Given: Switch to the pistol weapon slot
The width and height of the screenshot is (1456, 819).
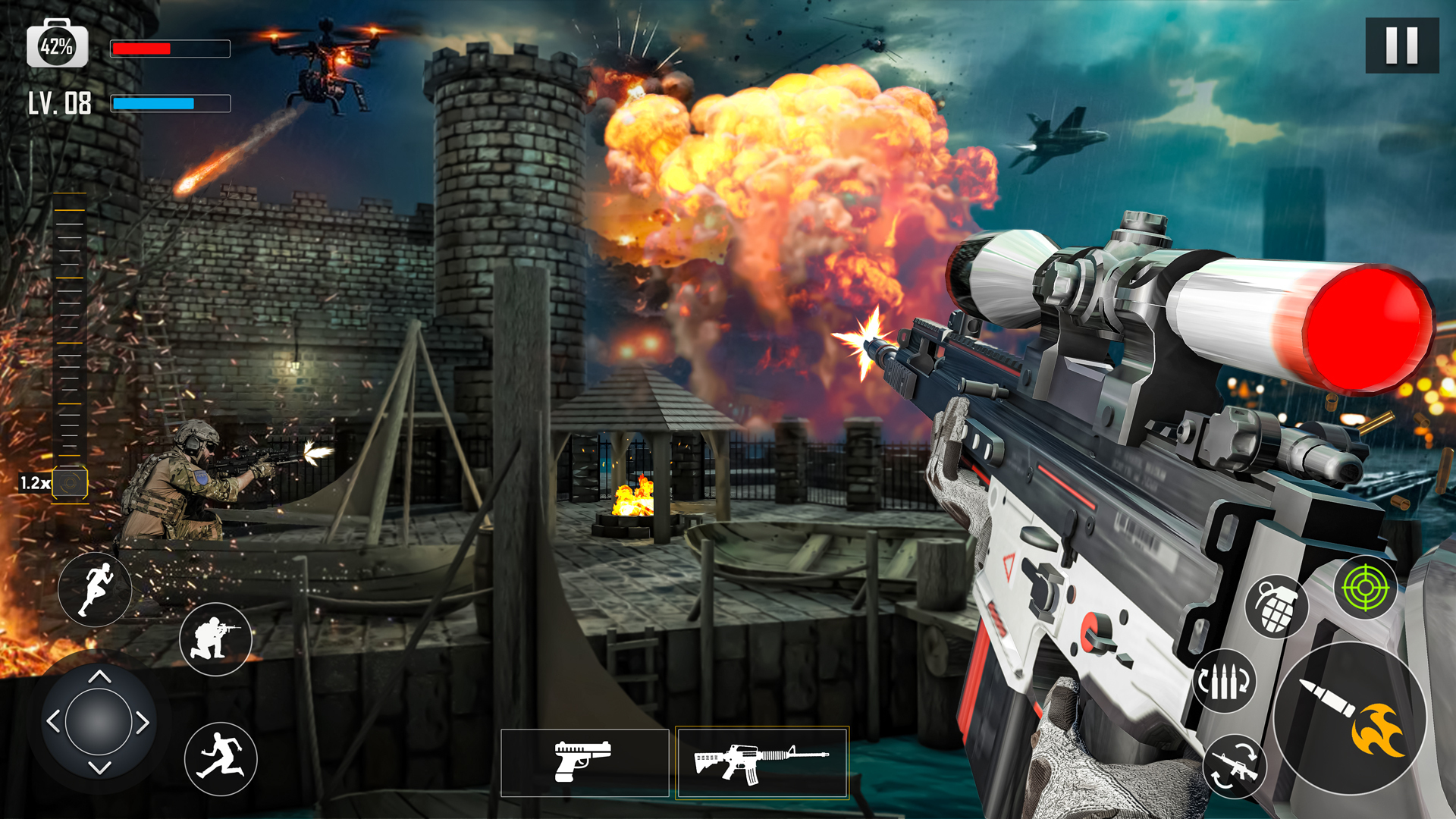Looking at the screenshot, I should pos(584,762).
